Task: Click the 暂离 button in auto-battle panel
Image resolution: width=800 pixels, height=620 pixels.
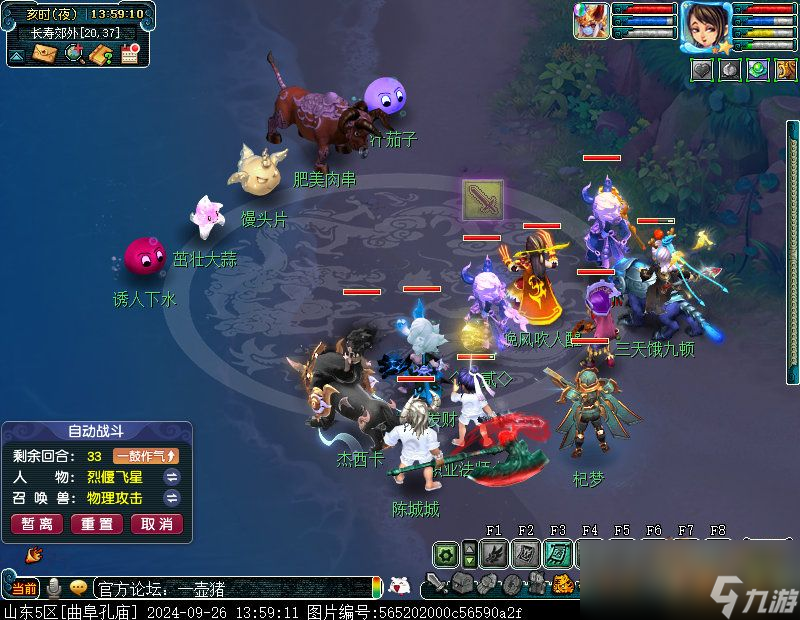Action: (37, 524)
